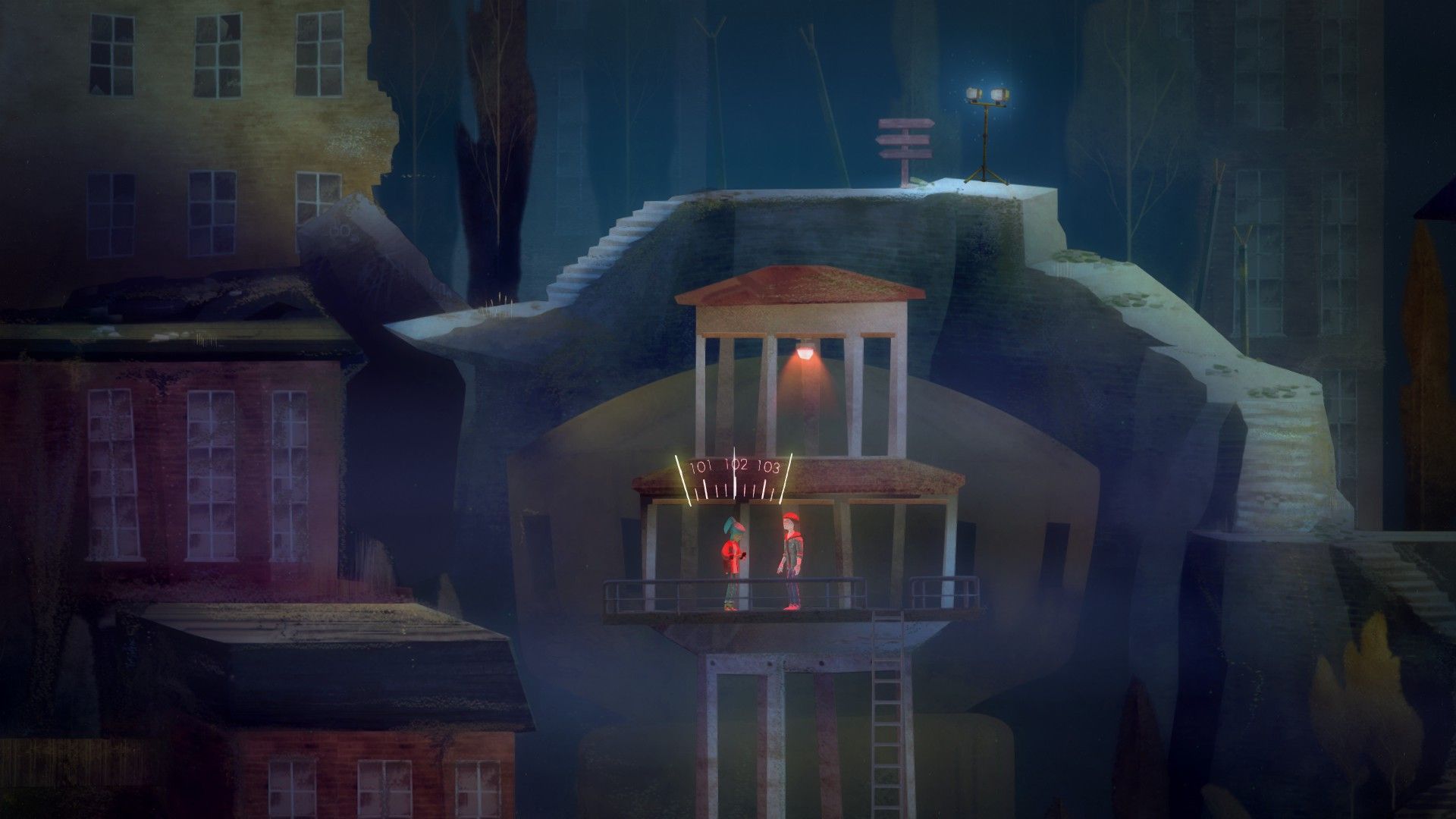Viewport: 1456px width, 819px height.
Task: Click the middle left-pointing signpost arrow
Action: [x=902, y=140]
